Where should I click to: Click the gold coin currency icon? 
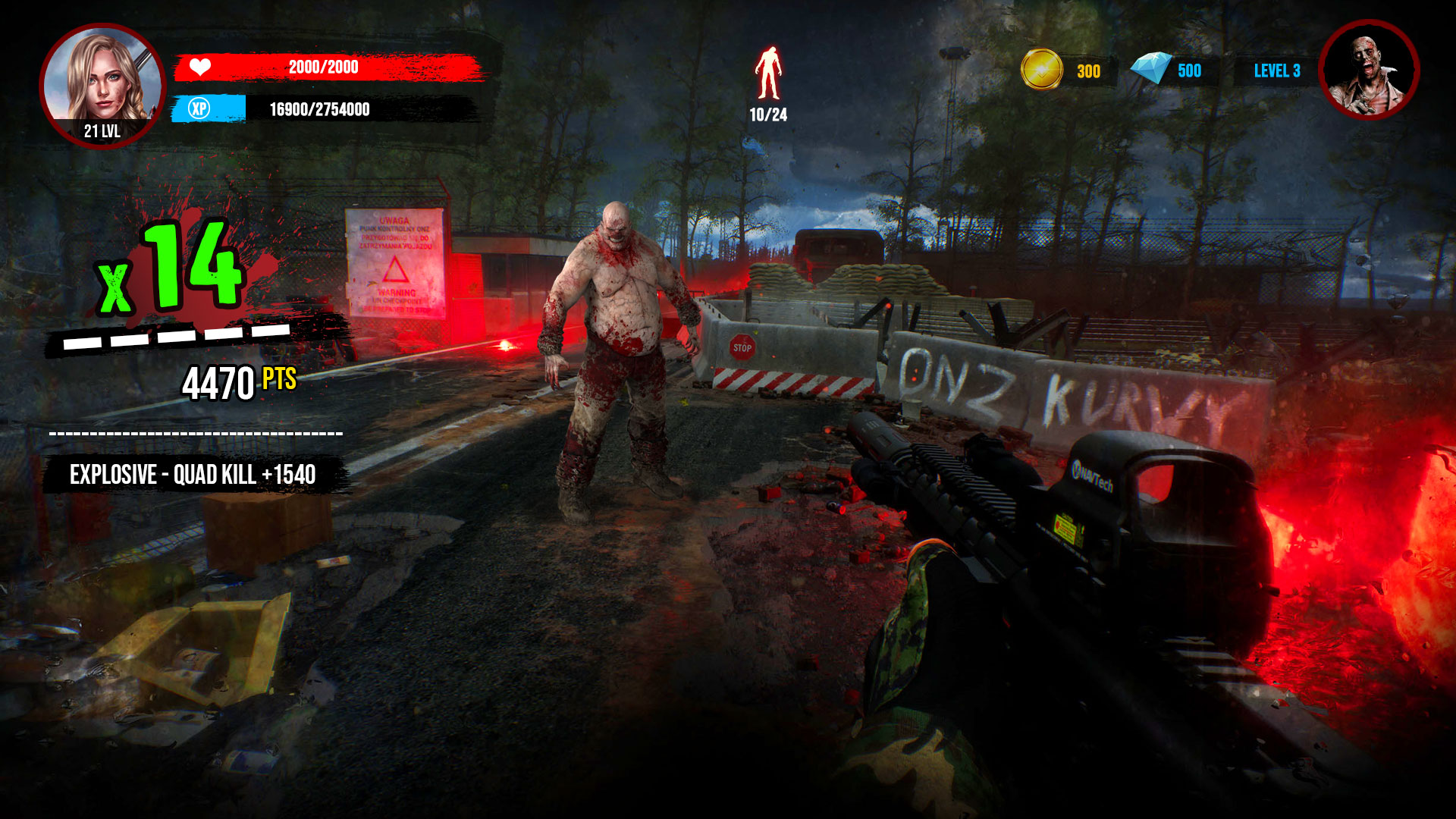[x=1040, y=71]
